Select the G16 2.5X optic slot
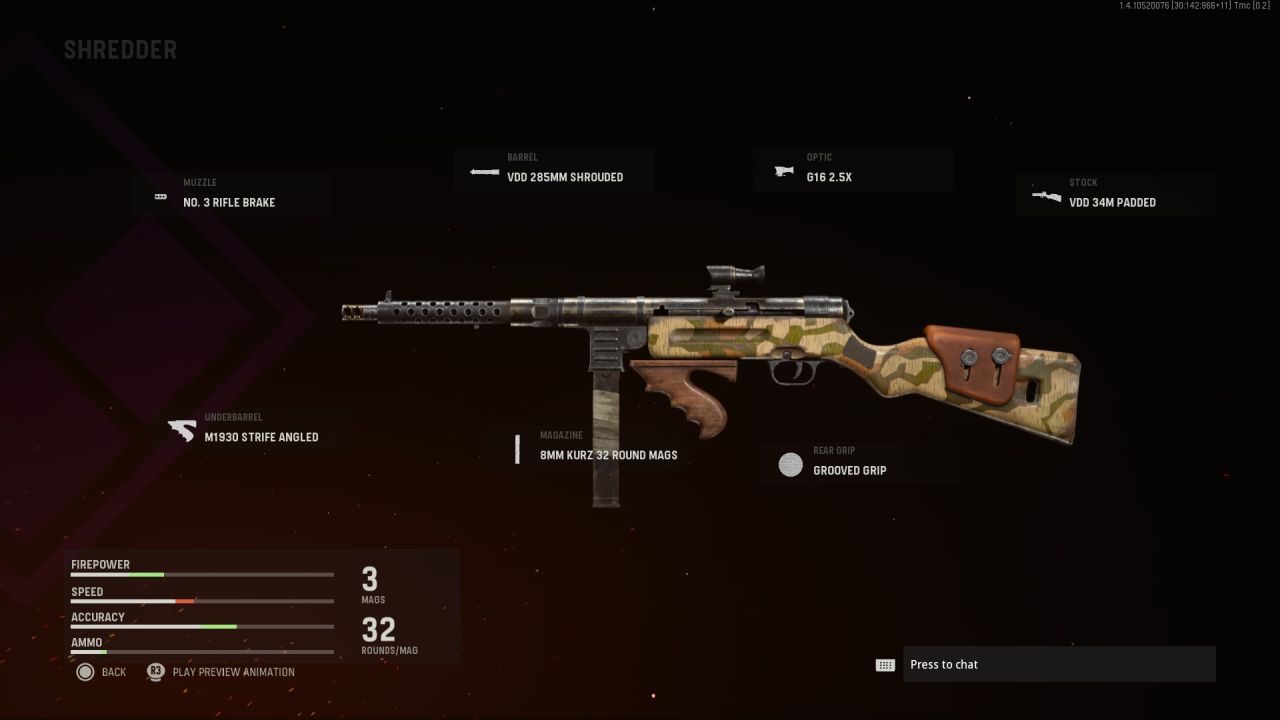Image resolution: width=1280 pixels, height=720 pixels. (853, 170)
